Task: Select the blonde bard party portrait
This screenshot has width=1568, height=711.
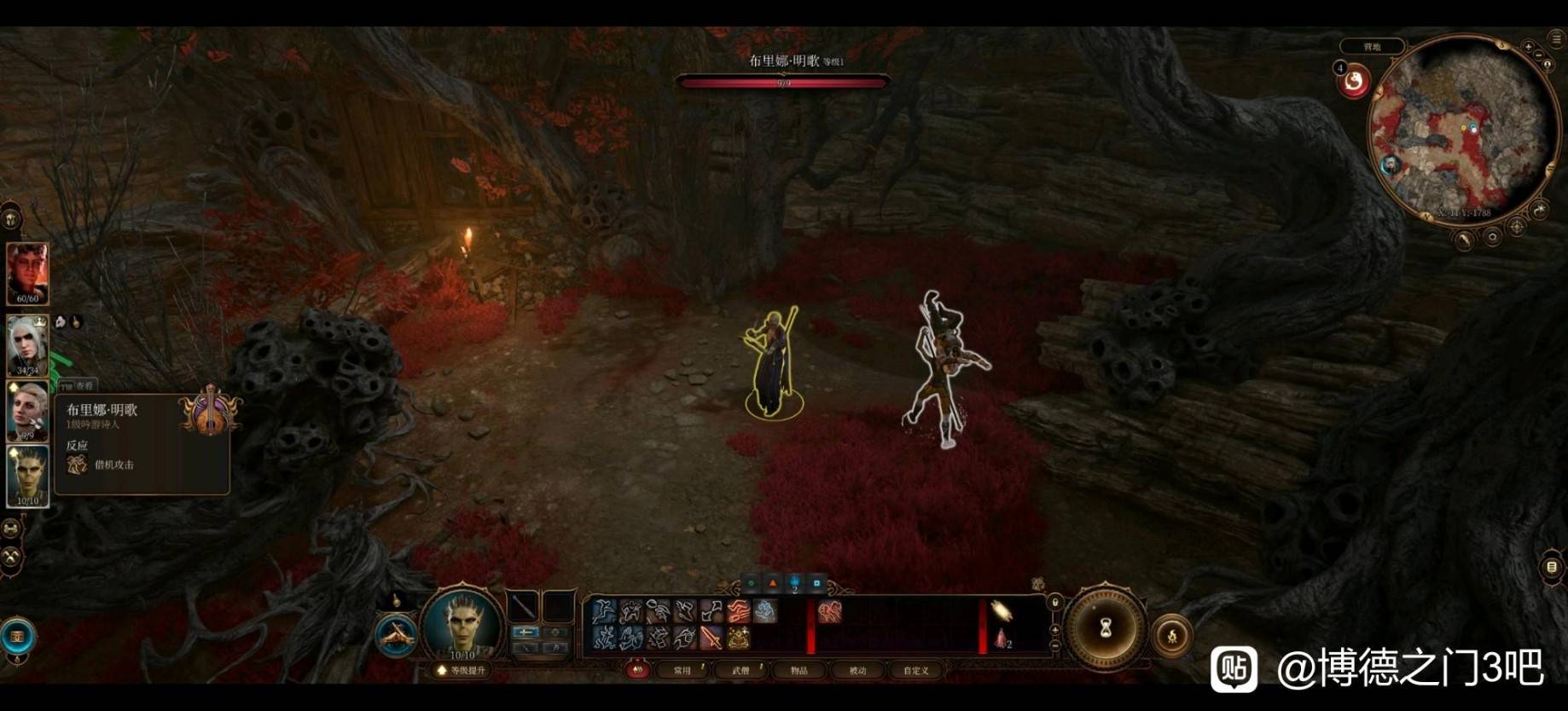Action: (x=27, y=410)
